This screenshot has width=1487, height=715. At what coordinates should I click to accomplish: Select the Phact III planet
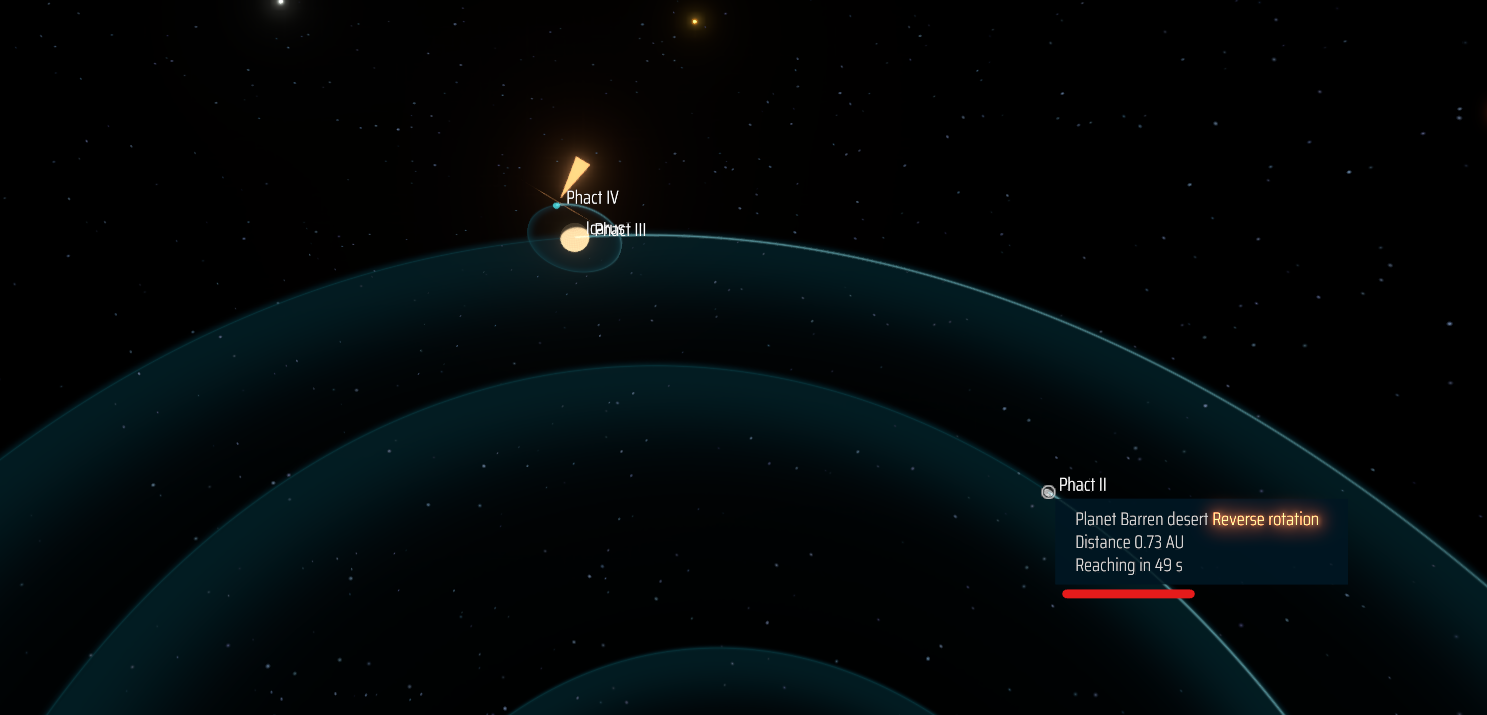[x=574, y=239]
